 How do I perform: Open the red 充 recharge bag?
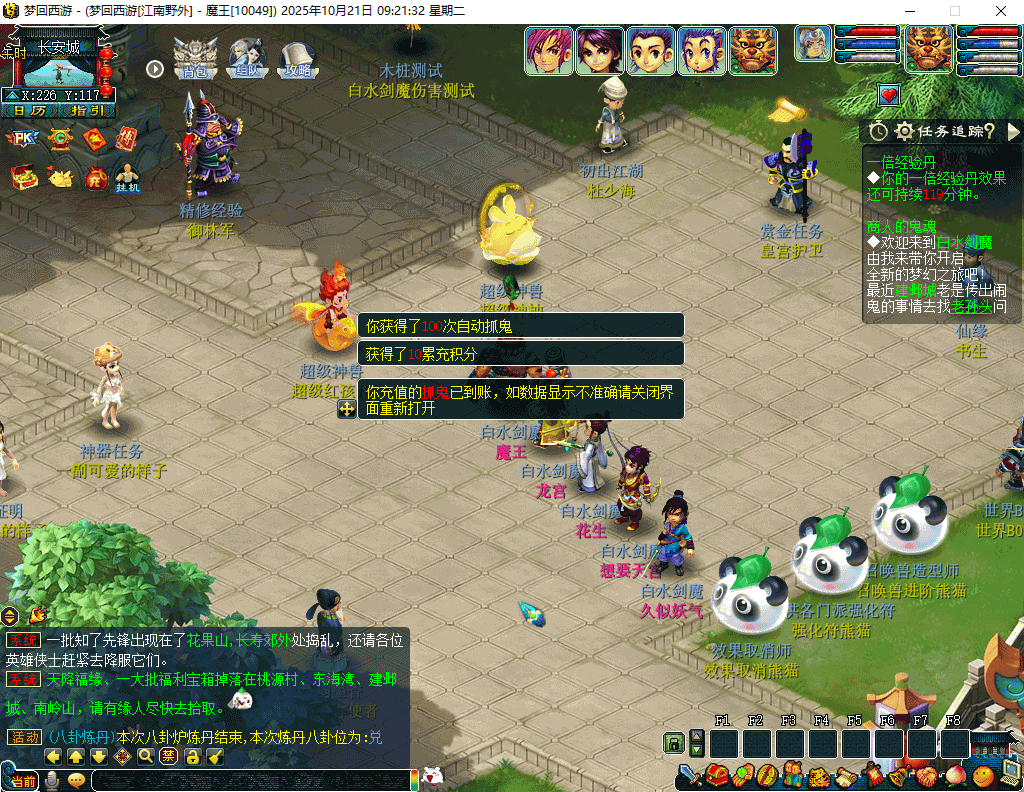coord(95,177)
